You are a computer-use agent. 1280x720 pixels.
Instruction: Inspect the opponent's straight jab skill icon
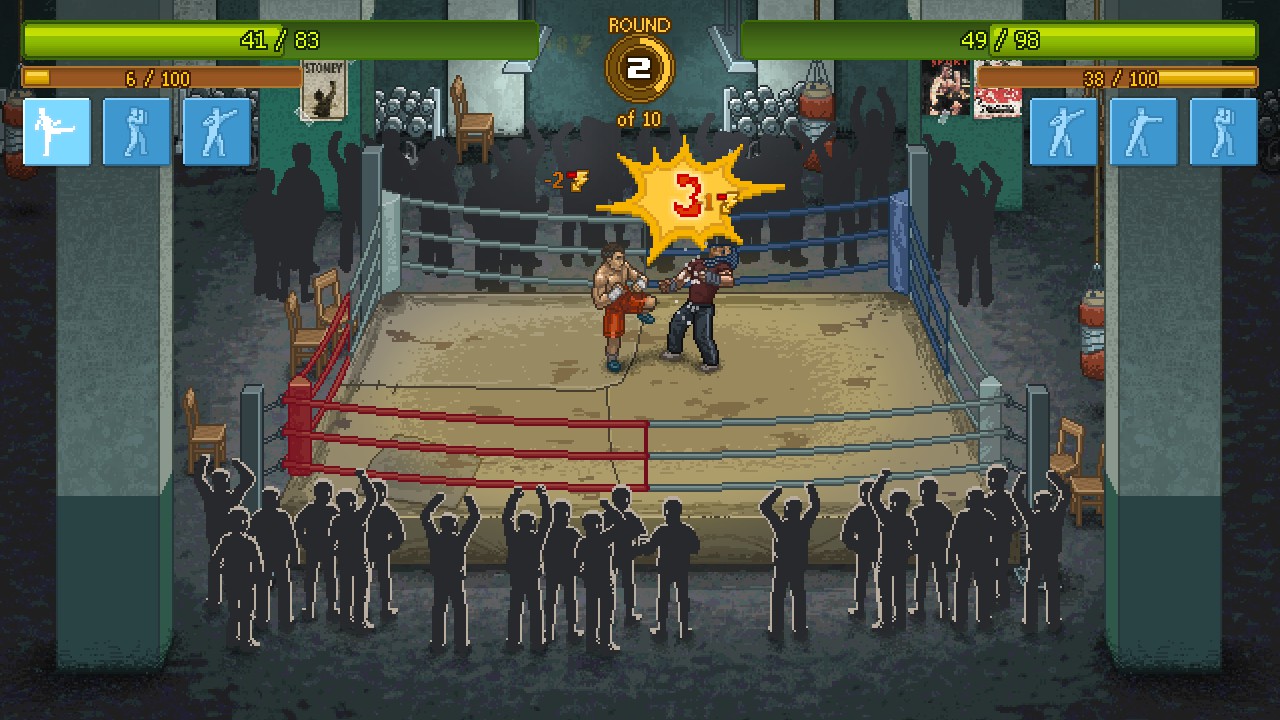point(1143,131)
